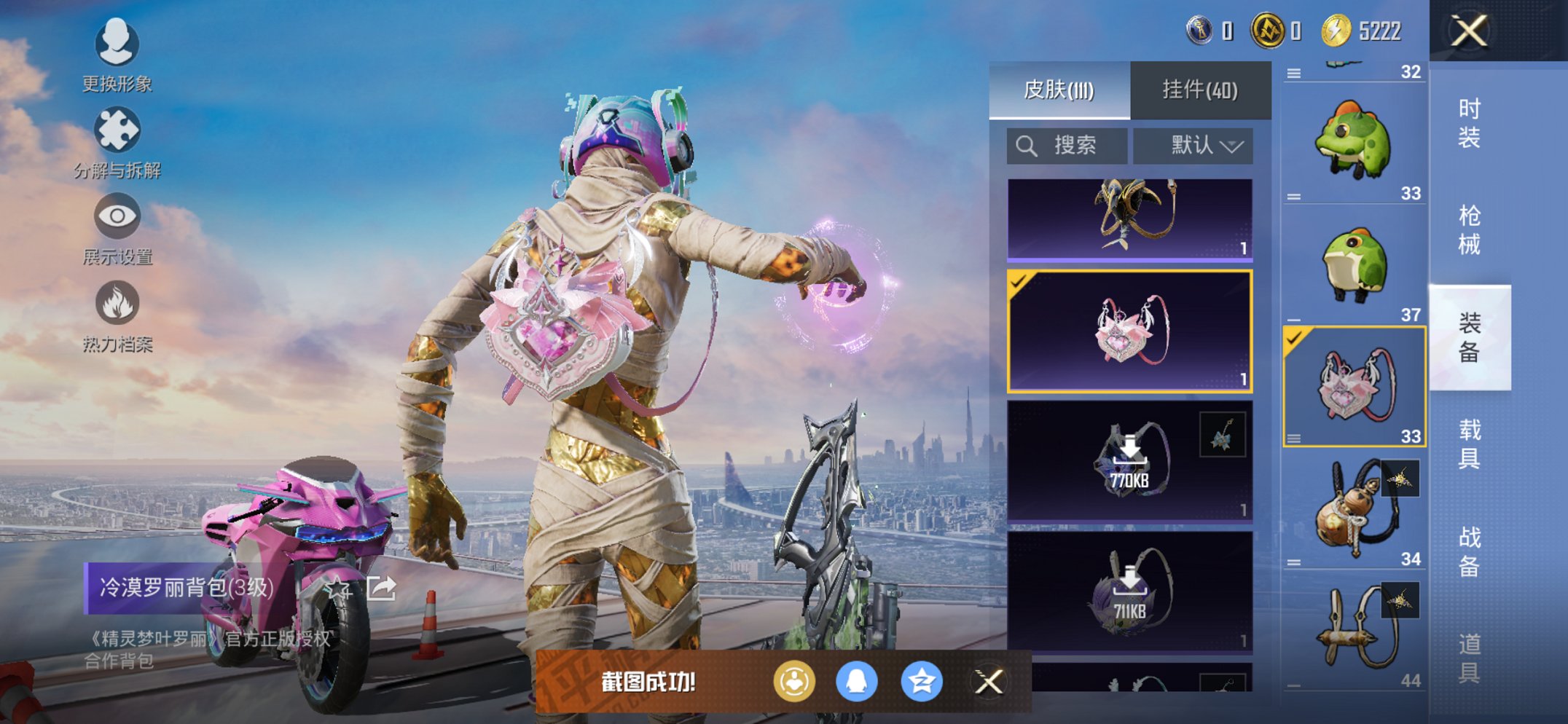Open the 时装 outfits category
This screenshot has height=724, width=1568.
1468,123
